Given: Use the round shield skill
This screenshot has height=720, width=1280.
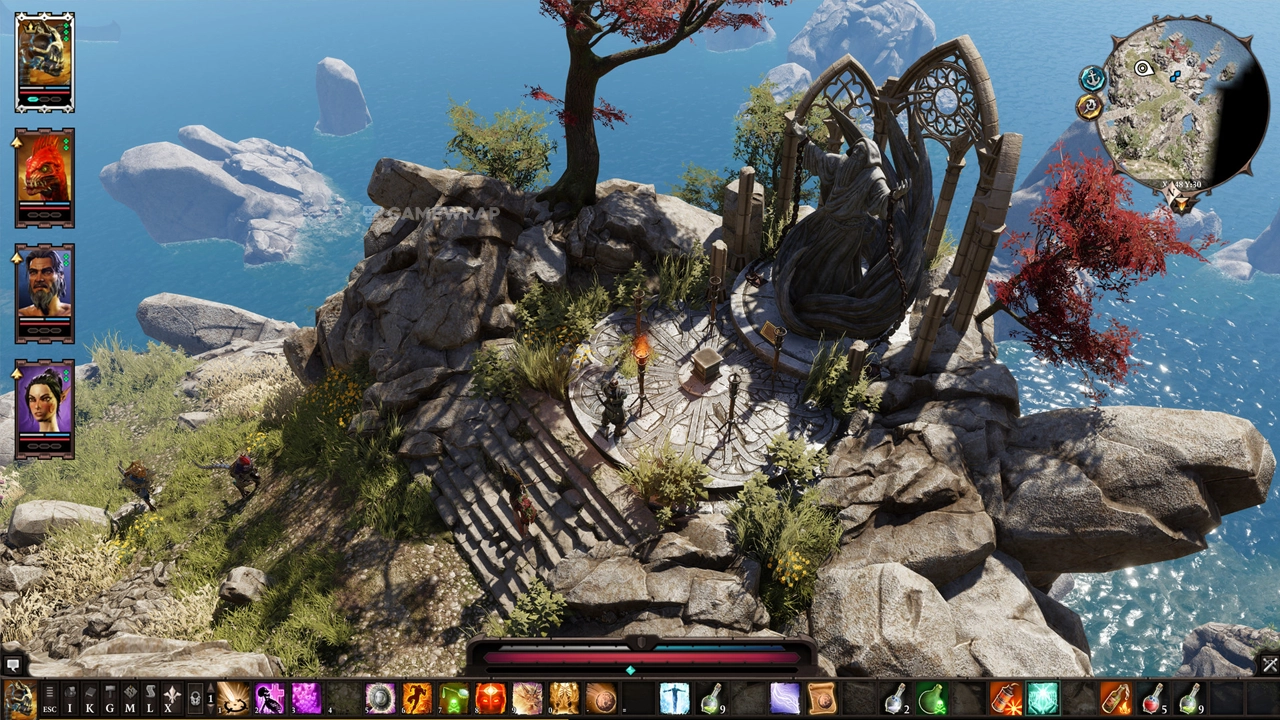Looking at the screenshot, I should 380,698.
